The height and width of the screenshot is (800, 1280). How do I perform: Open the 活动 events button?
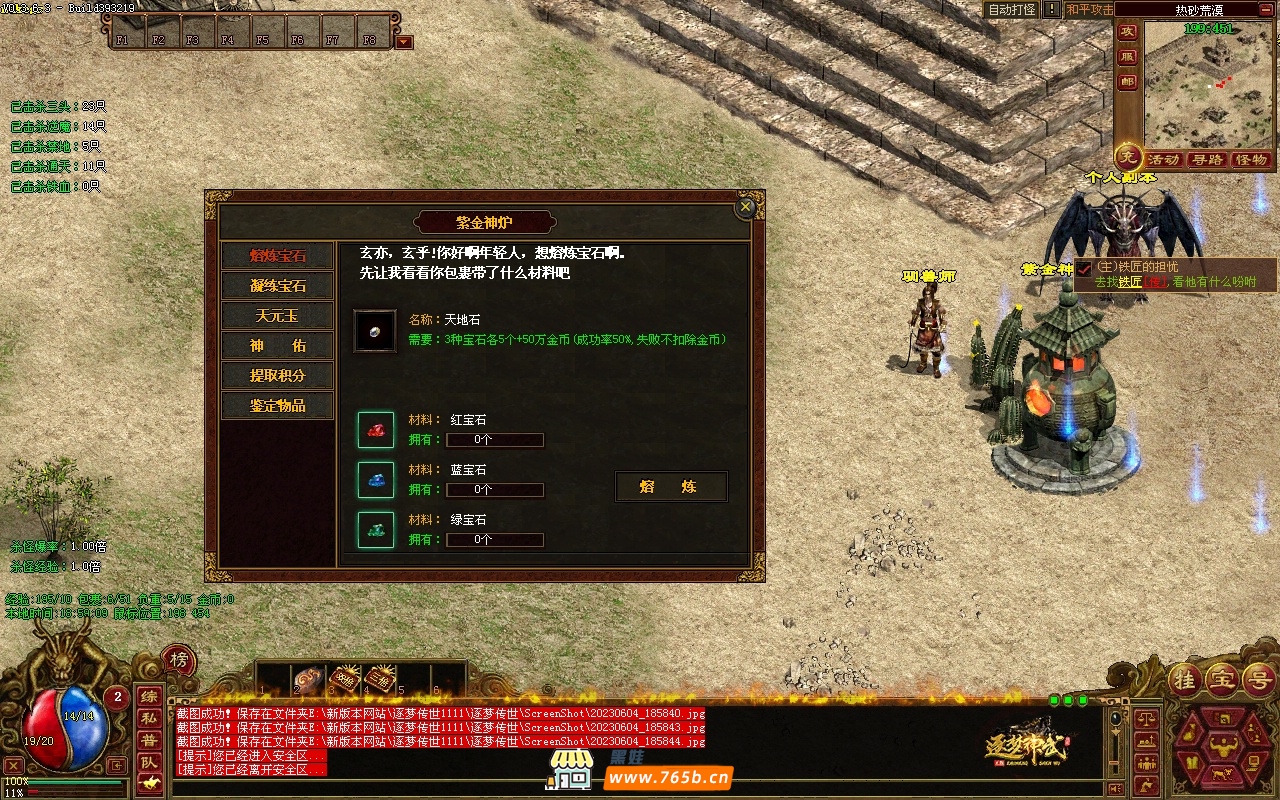pos(1164,160)
